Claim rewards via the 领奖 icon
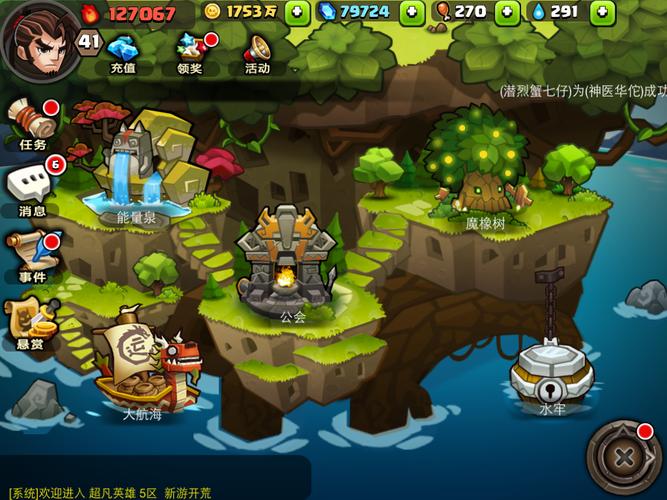667x500 pixels. click(191, 52)
